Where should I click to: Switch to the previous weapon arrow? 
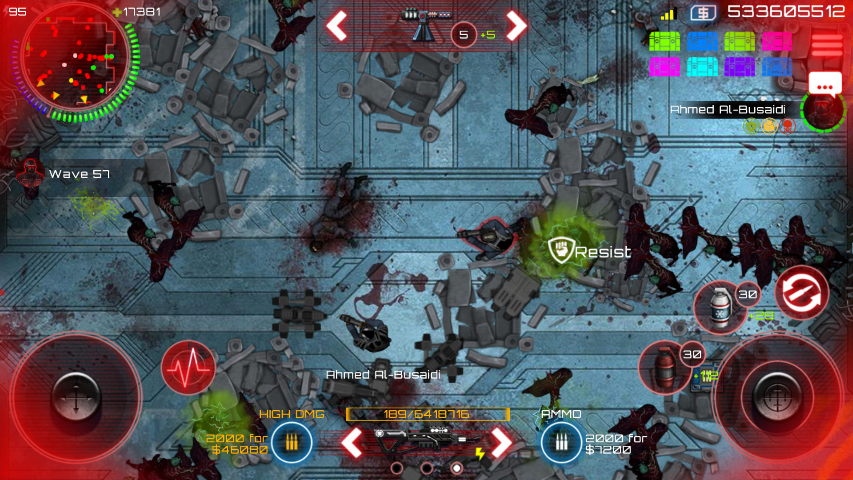pyautogui.click(x=350, y=440)
